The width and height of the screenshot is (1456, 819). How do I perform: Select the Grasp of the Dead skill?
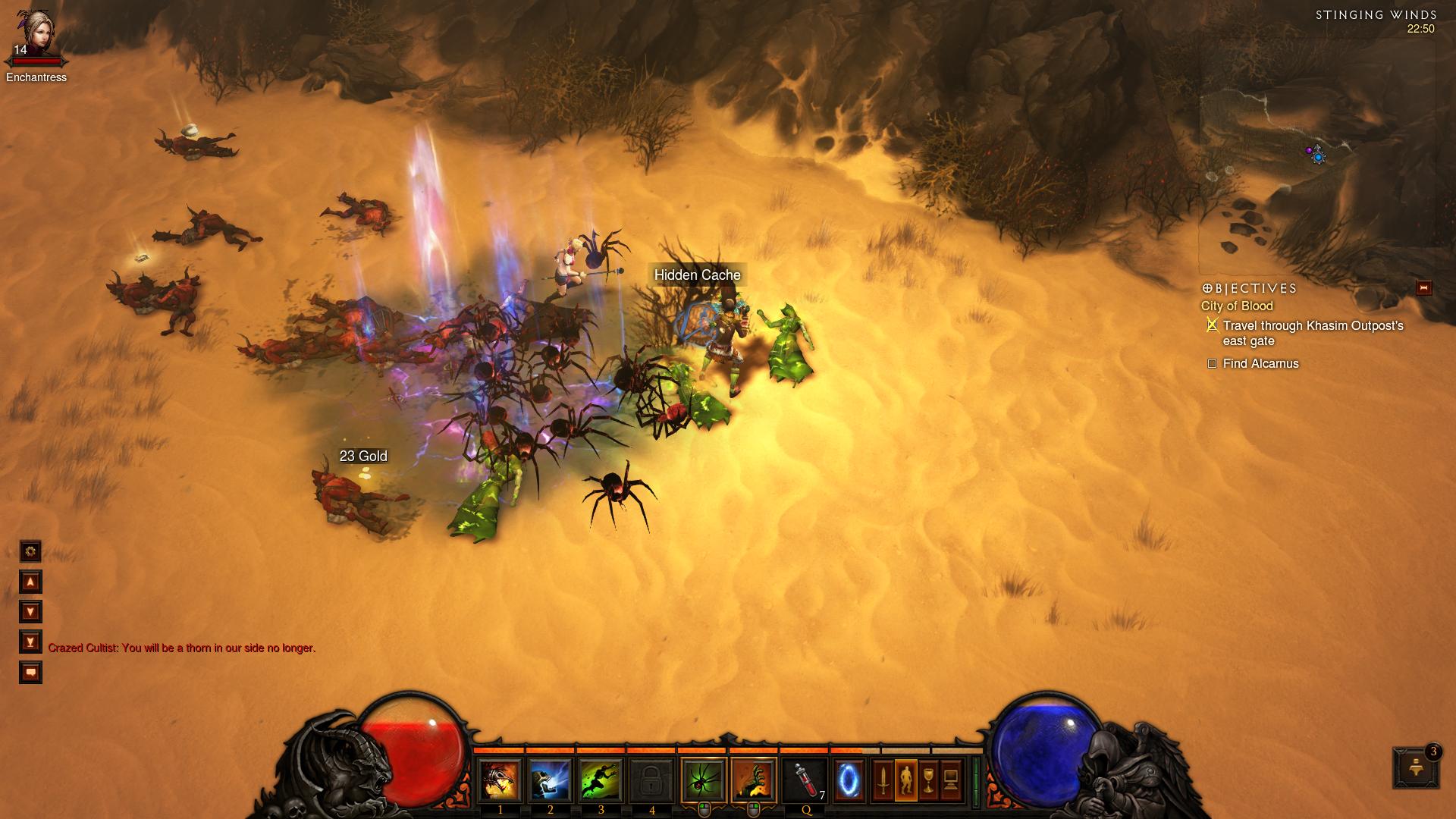[x=754, y=780]
